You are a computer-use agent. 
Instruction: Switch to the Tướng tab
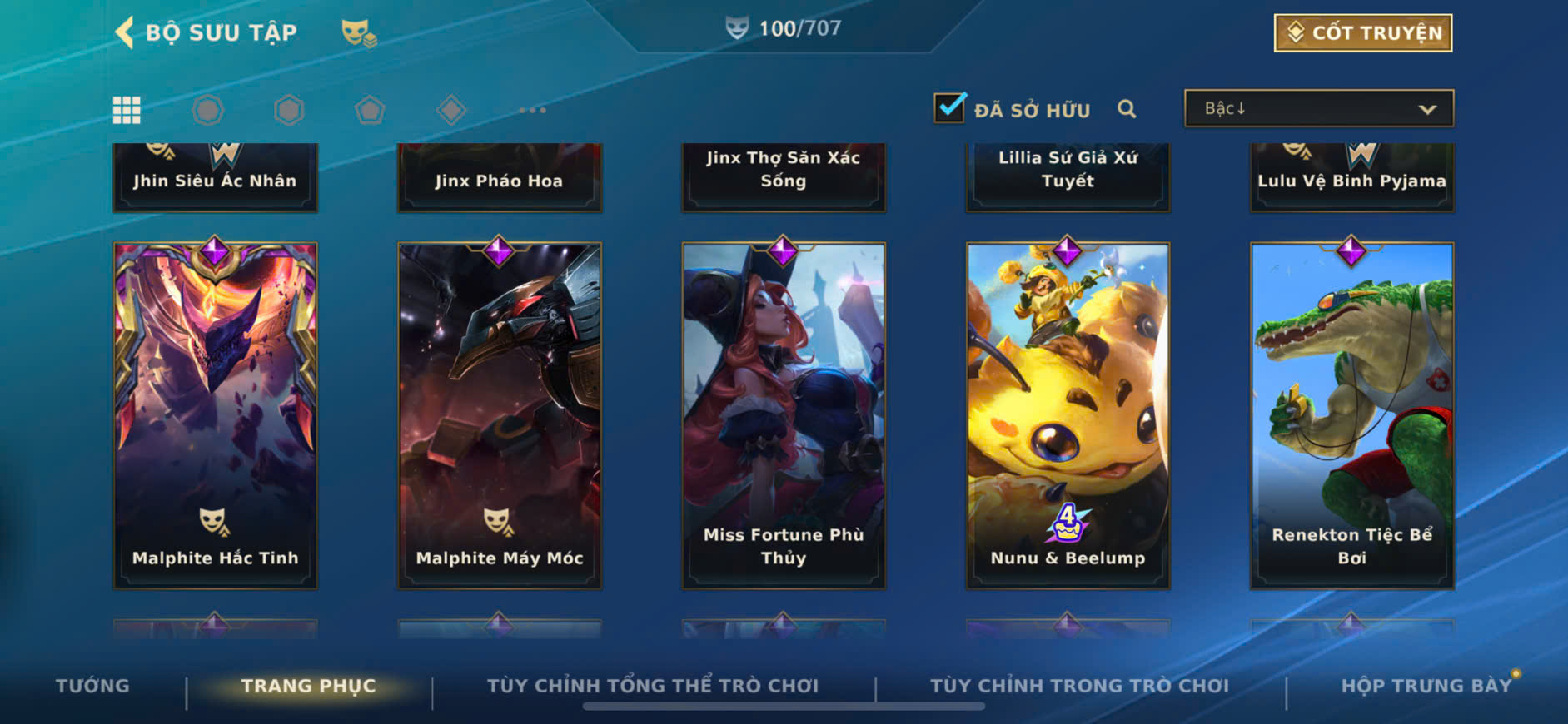[92, 686]
